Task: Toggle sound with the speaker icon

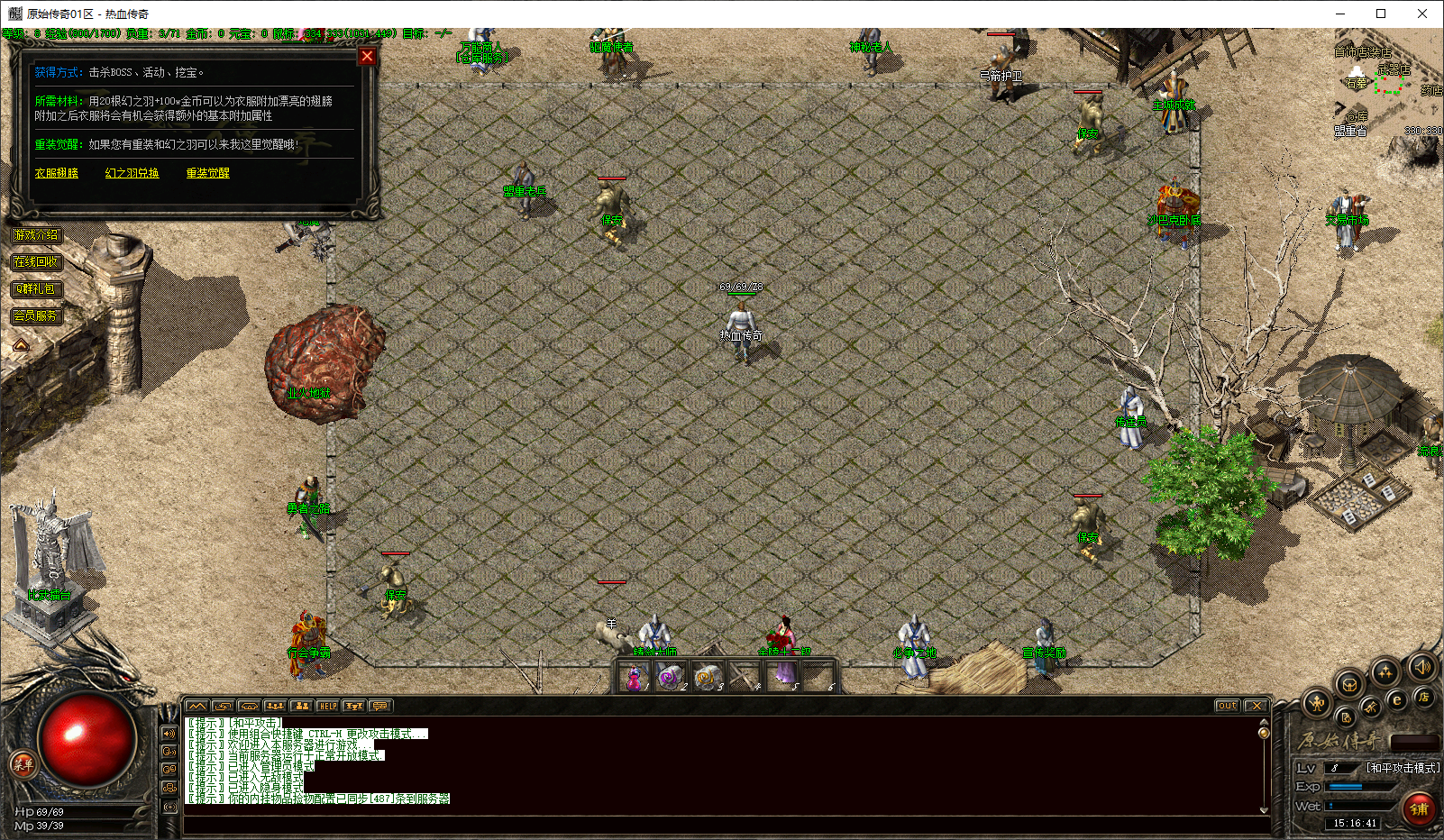Action: tap(1421, 667)
